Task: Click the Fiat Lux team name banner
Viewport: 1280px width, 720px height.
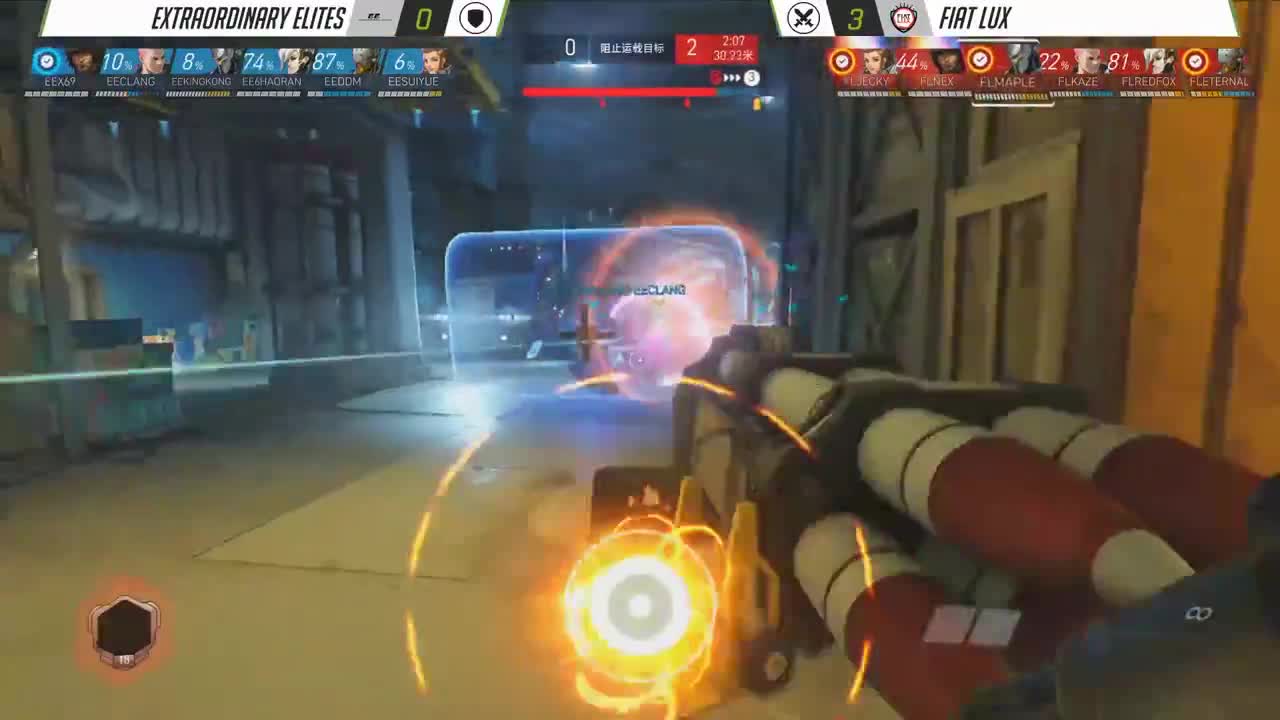Action: [975, 16]
